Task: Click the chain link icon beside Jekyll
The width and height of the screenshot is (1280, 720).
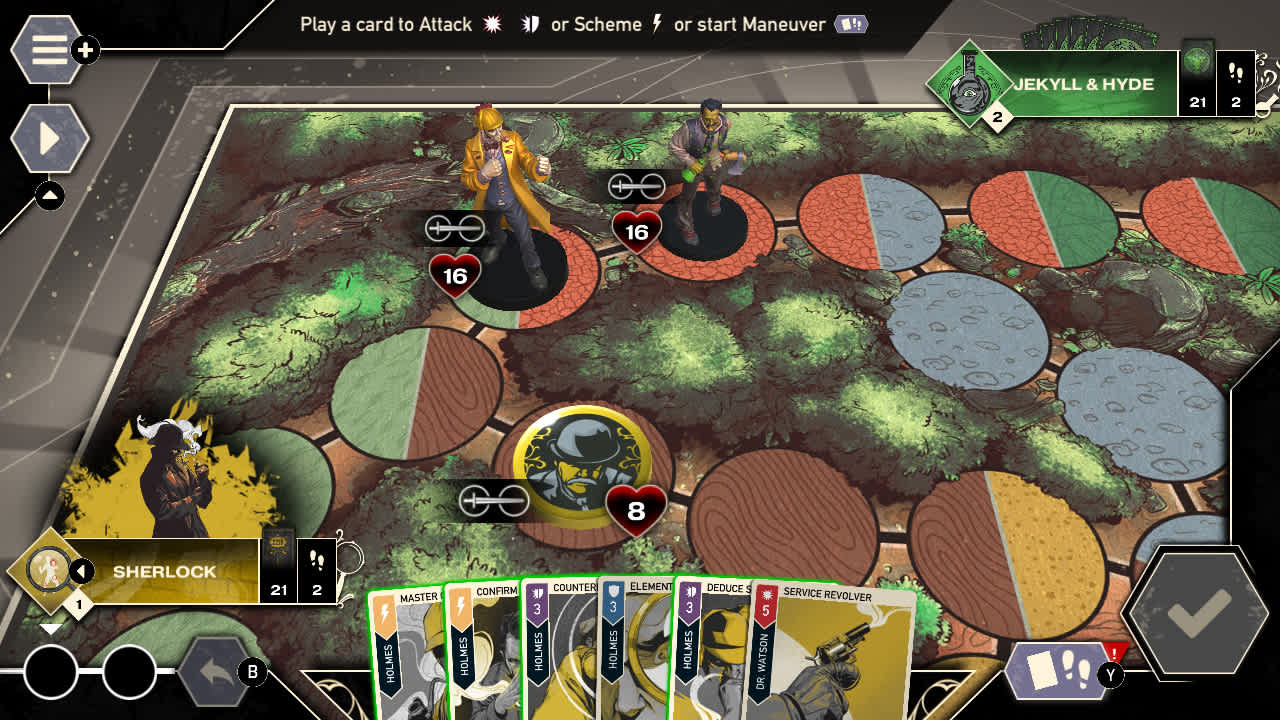Action: click(x=636, y=186)
